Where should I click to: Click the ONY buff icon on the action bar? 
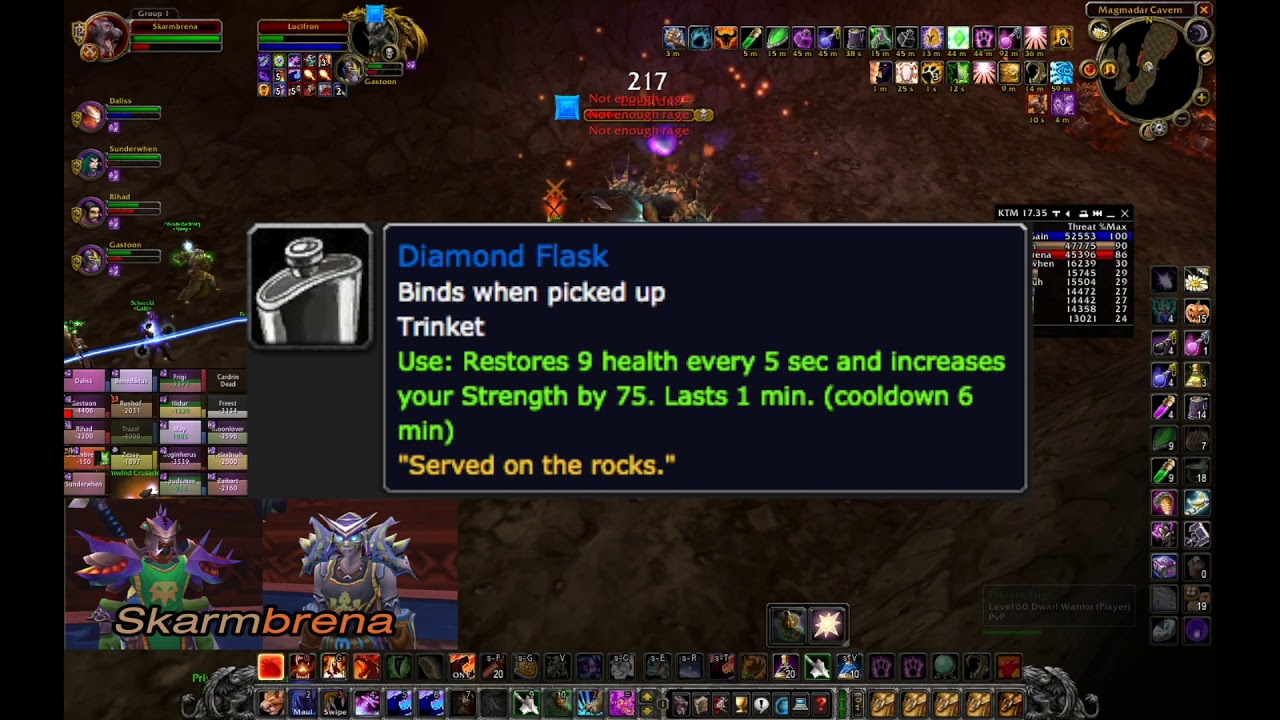point(461,668)
